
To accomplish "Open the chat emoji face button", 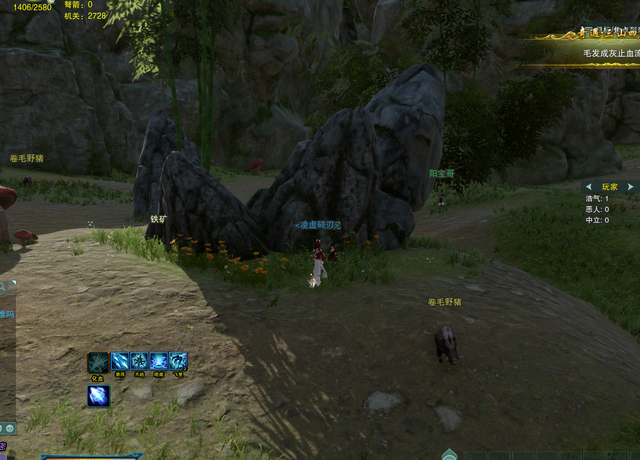I will click(x=8, y=428).
